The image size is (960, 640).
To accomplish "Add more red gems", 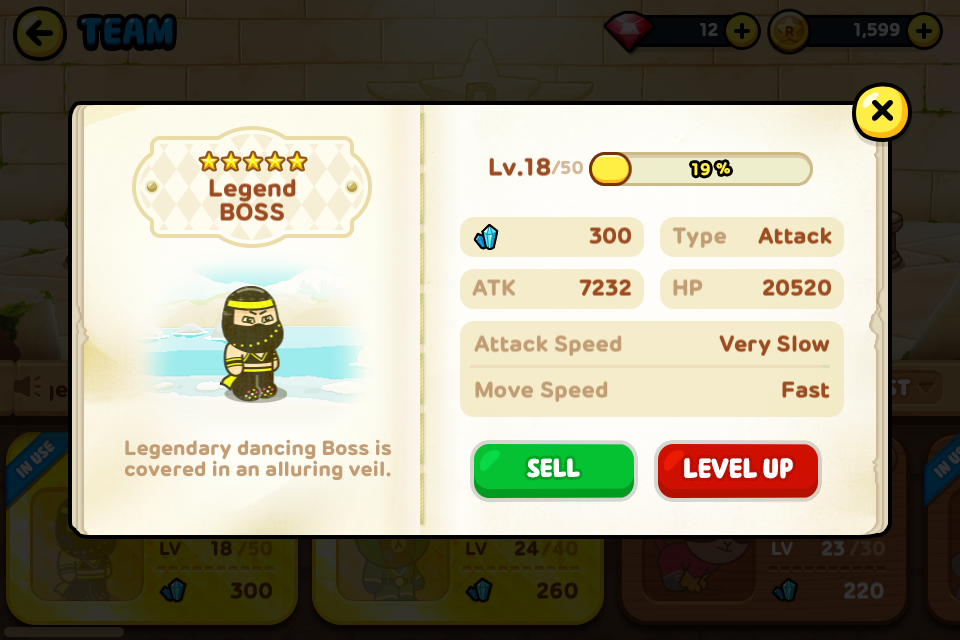I will pos(741,31).
